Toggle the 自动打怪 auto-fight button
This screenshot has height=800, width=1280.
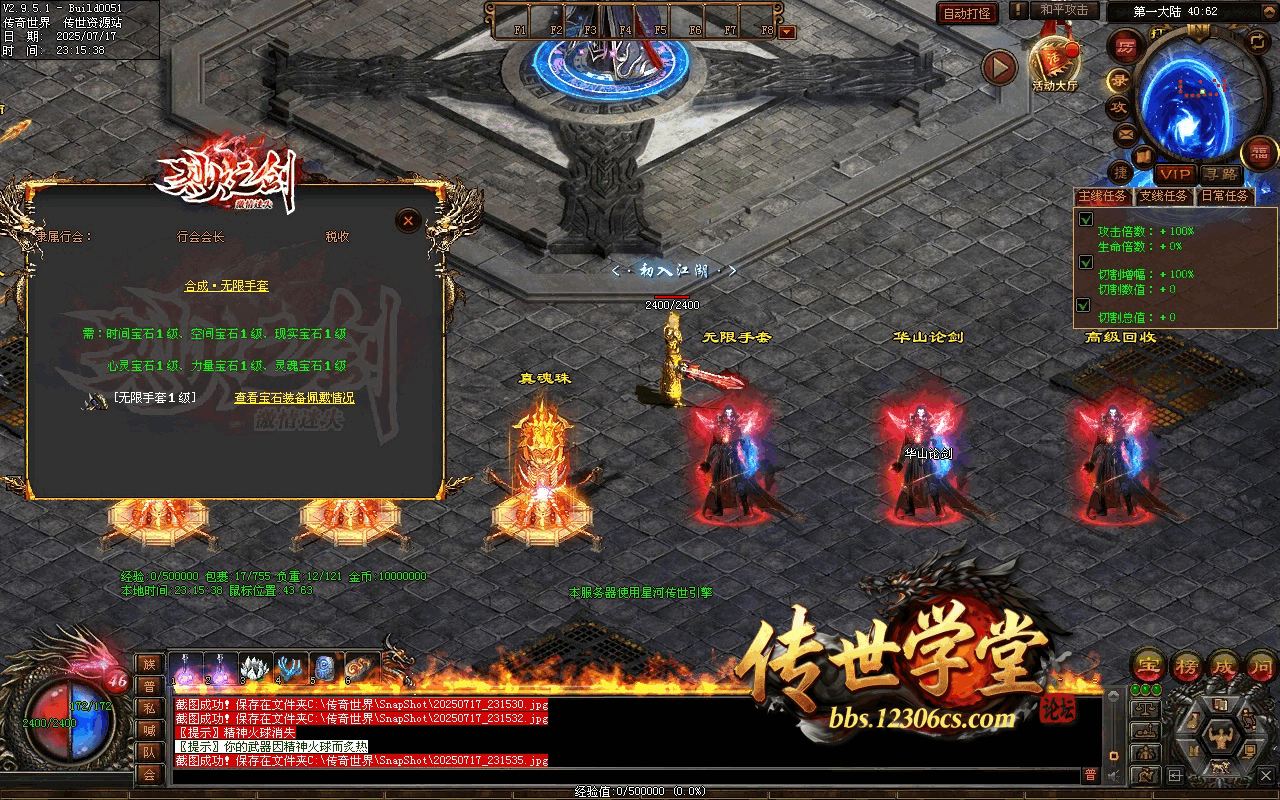968,13
